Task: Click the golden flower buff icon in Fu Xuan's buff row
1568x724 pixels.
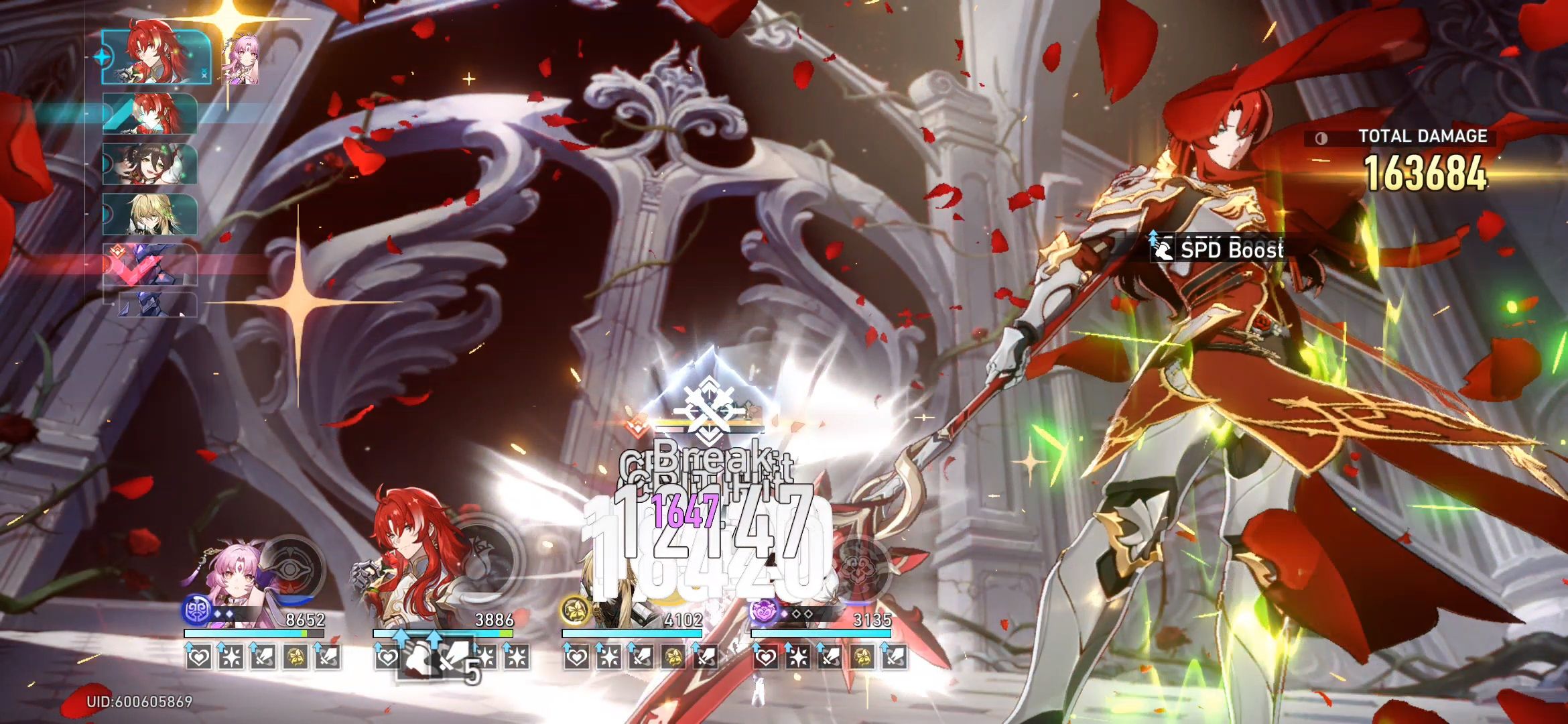Action: pyautogui.click(x=297, y=657)
